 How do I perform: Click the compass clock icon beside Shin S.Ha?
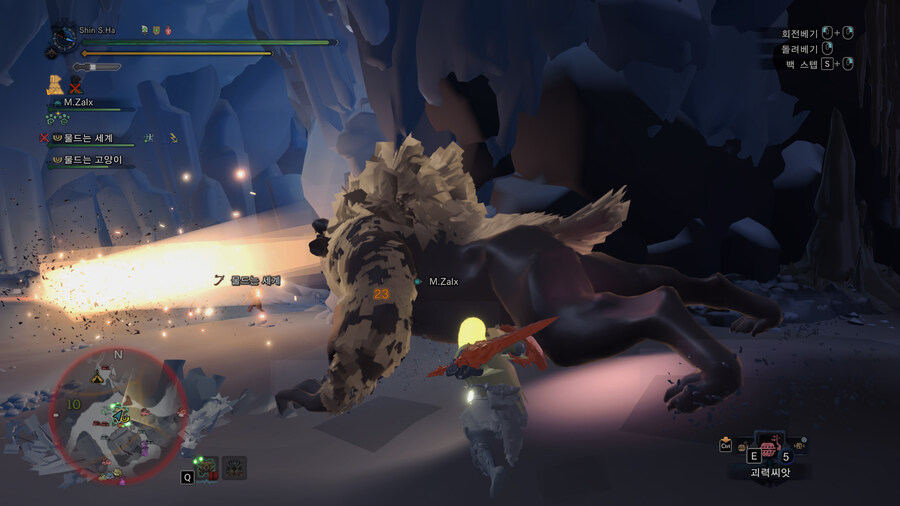[x=65, y=38]
